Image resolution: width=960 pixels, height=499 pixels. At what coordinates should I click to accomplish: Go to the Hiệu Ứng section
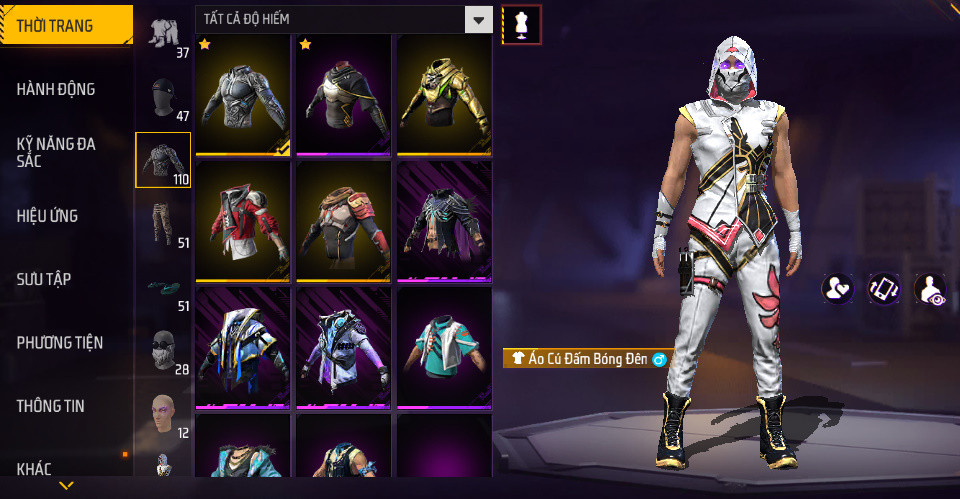coord(48,216)
